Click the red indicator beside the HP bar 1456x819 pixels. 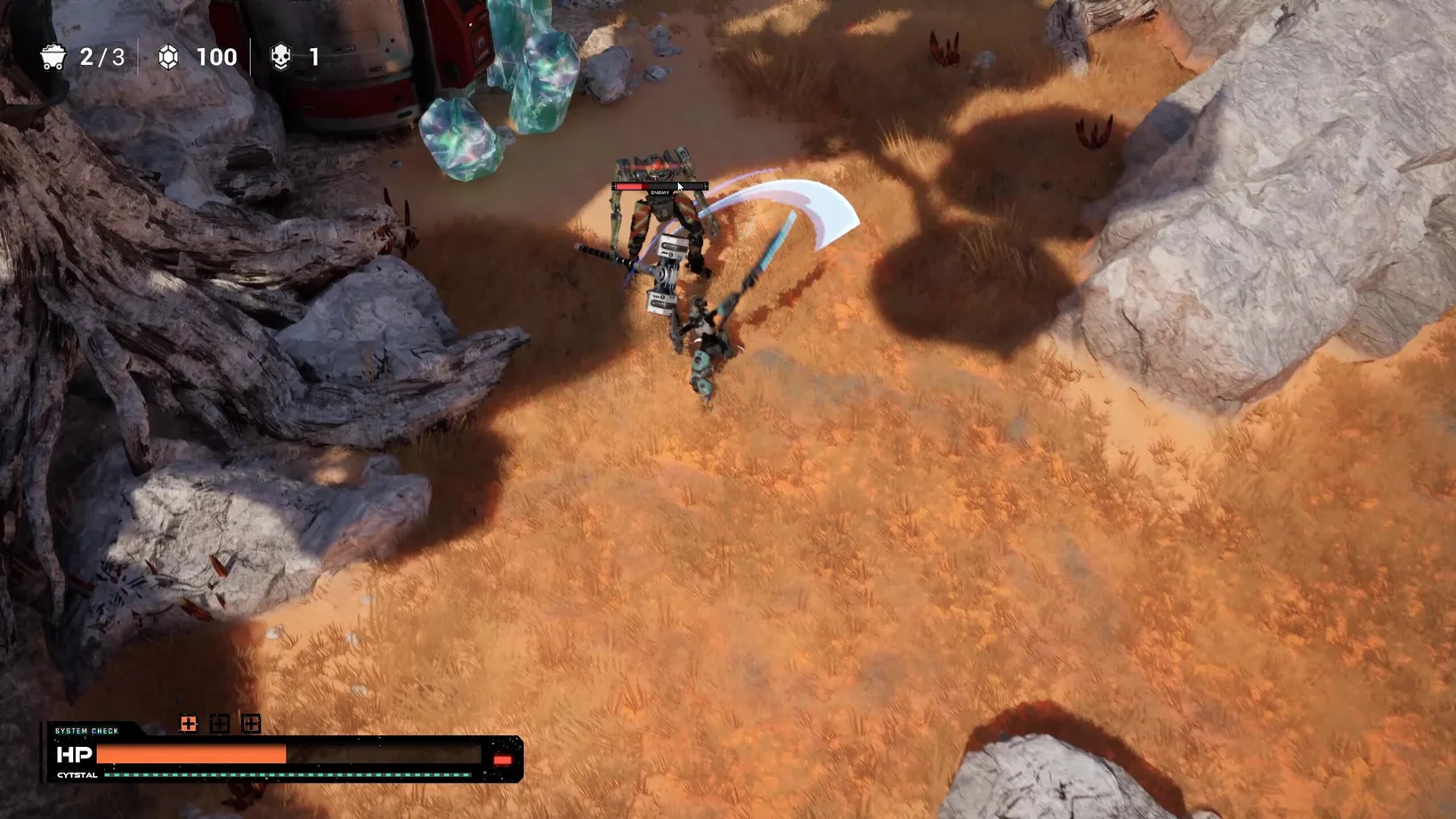[x=502, y=759]
